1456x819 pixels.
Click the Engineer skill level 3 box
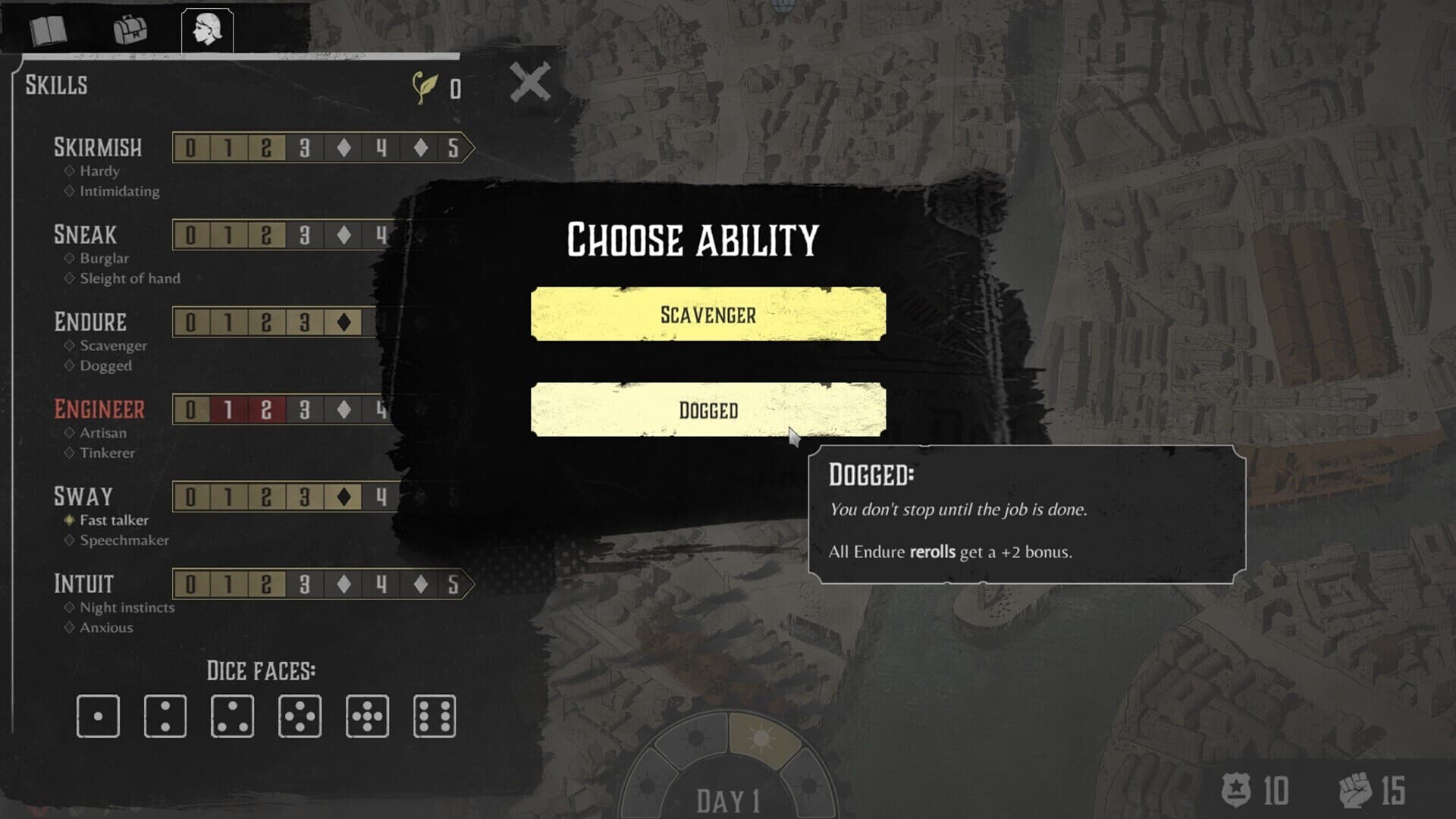coord(304,409)
